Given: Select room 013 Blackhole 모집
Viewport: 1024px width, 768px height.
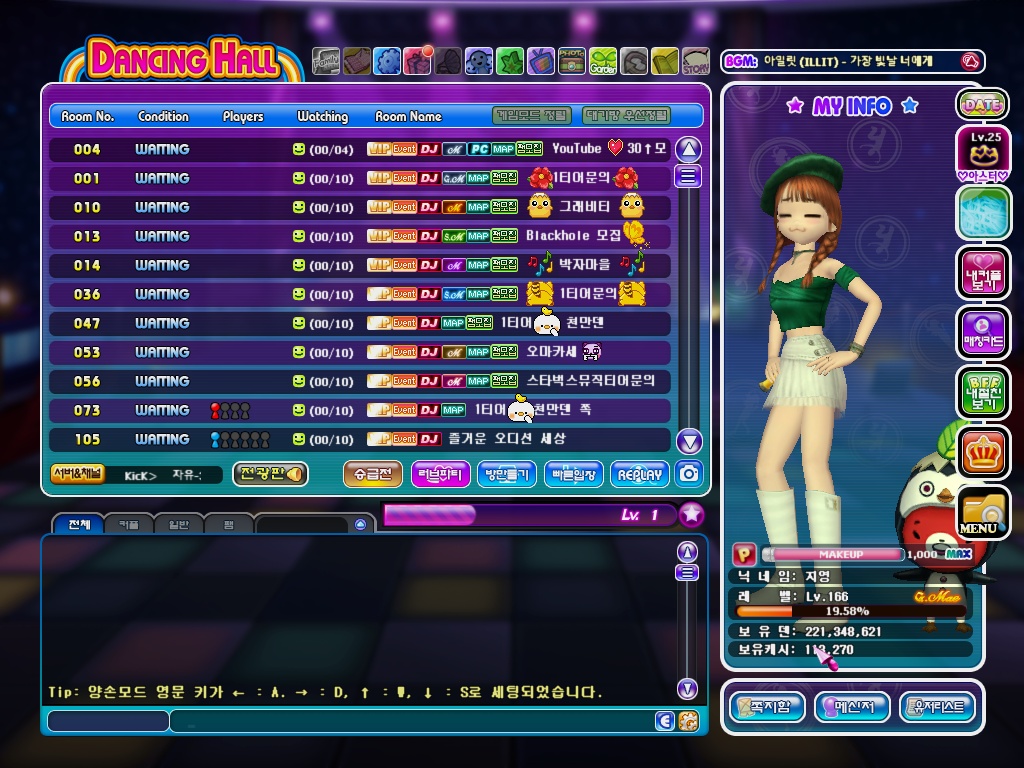Looking at the screenshot, I should [360, 236].
